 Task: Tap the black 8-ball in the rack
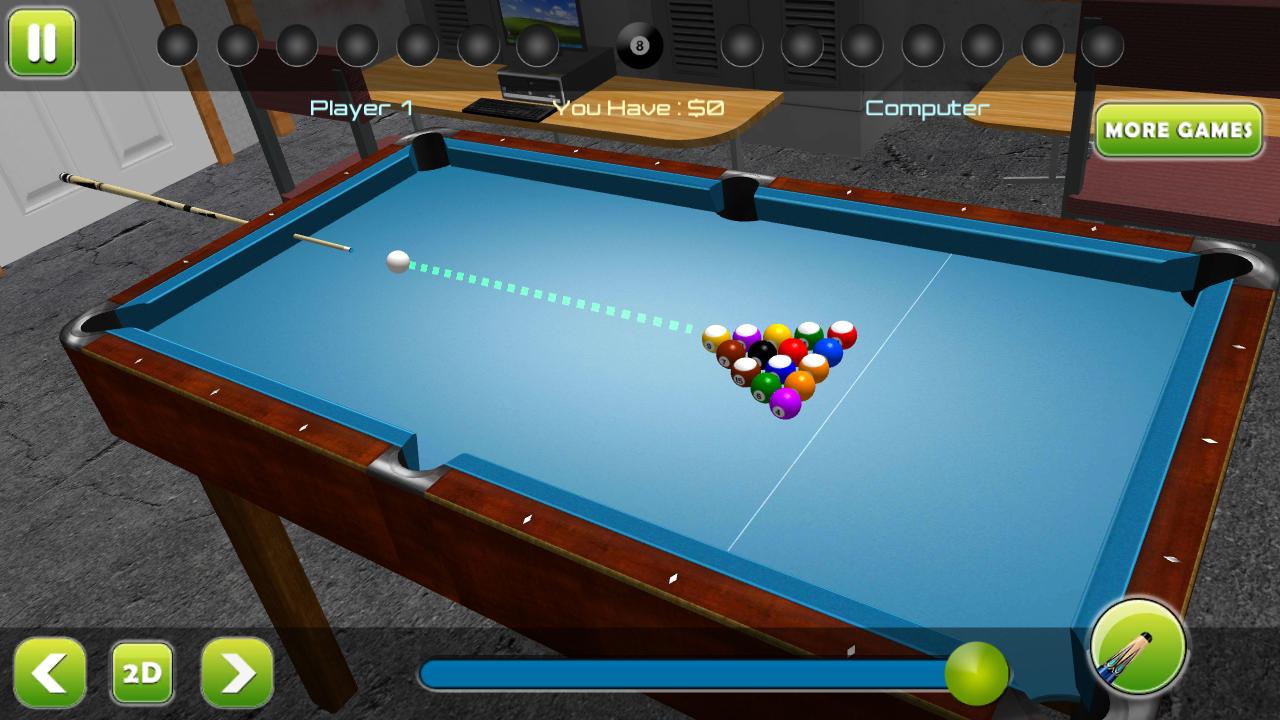[764, 351]
